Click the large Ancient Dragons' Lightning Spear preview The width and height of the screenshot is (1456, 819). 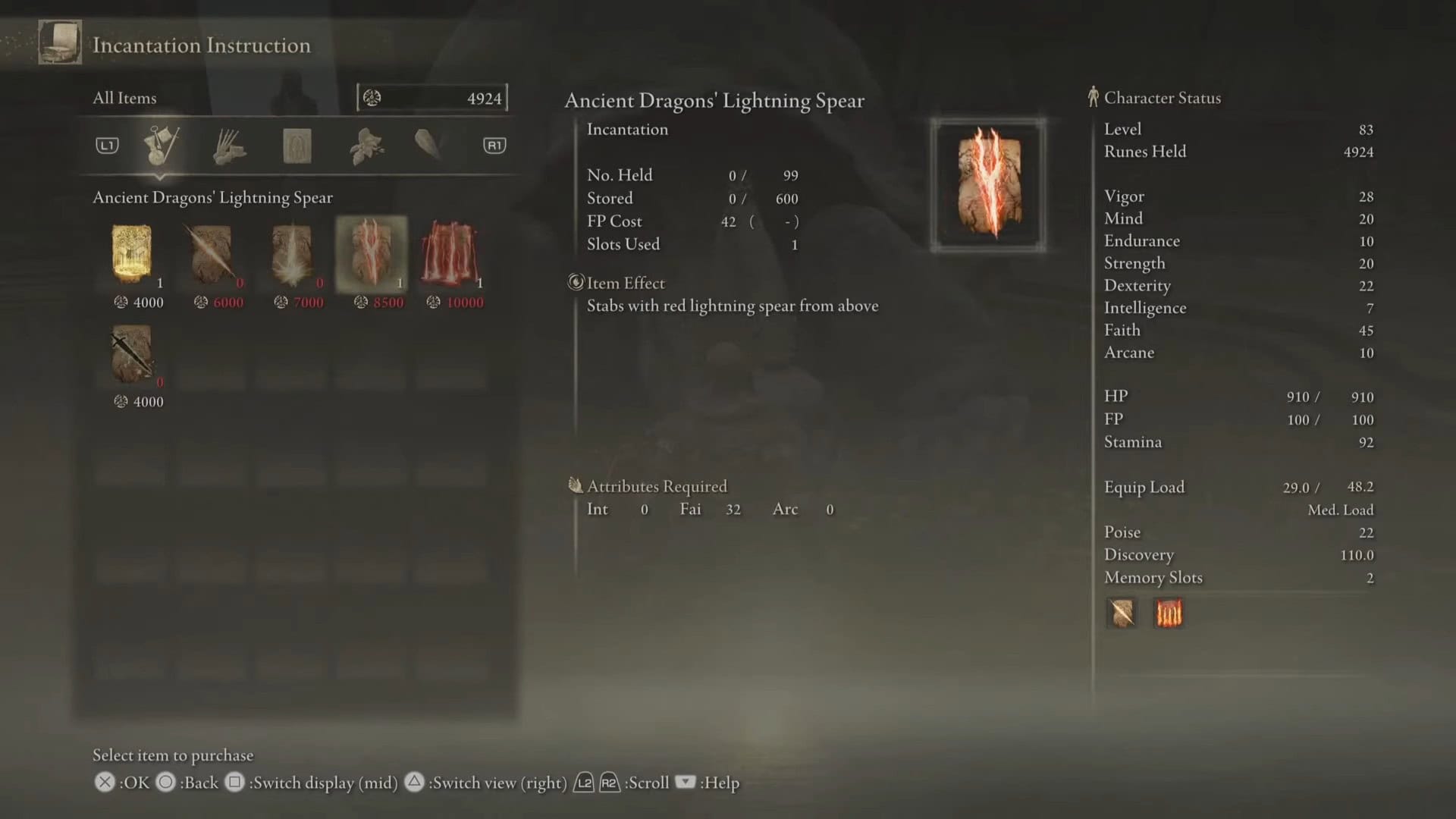pyautogui.click(x=988, y=184)
